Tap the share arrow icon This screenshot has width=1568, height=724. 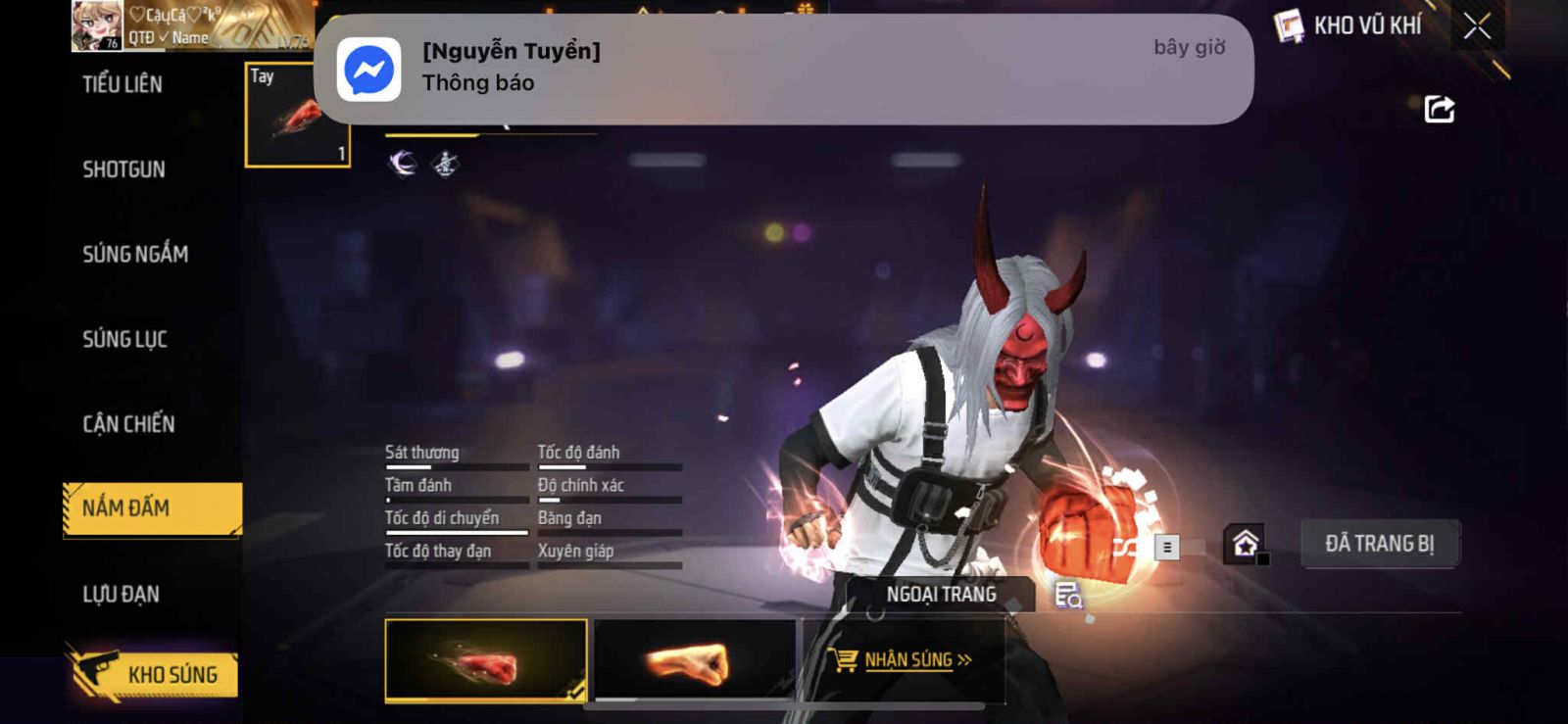1439,109
